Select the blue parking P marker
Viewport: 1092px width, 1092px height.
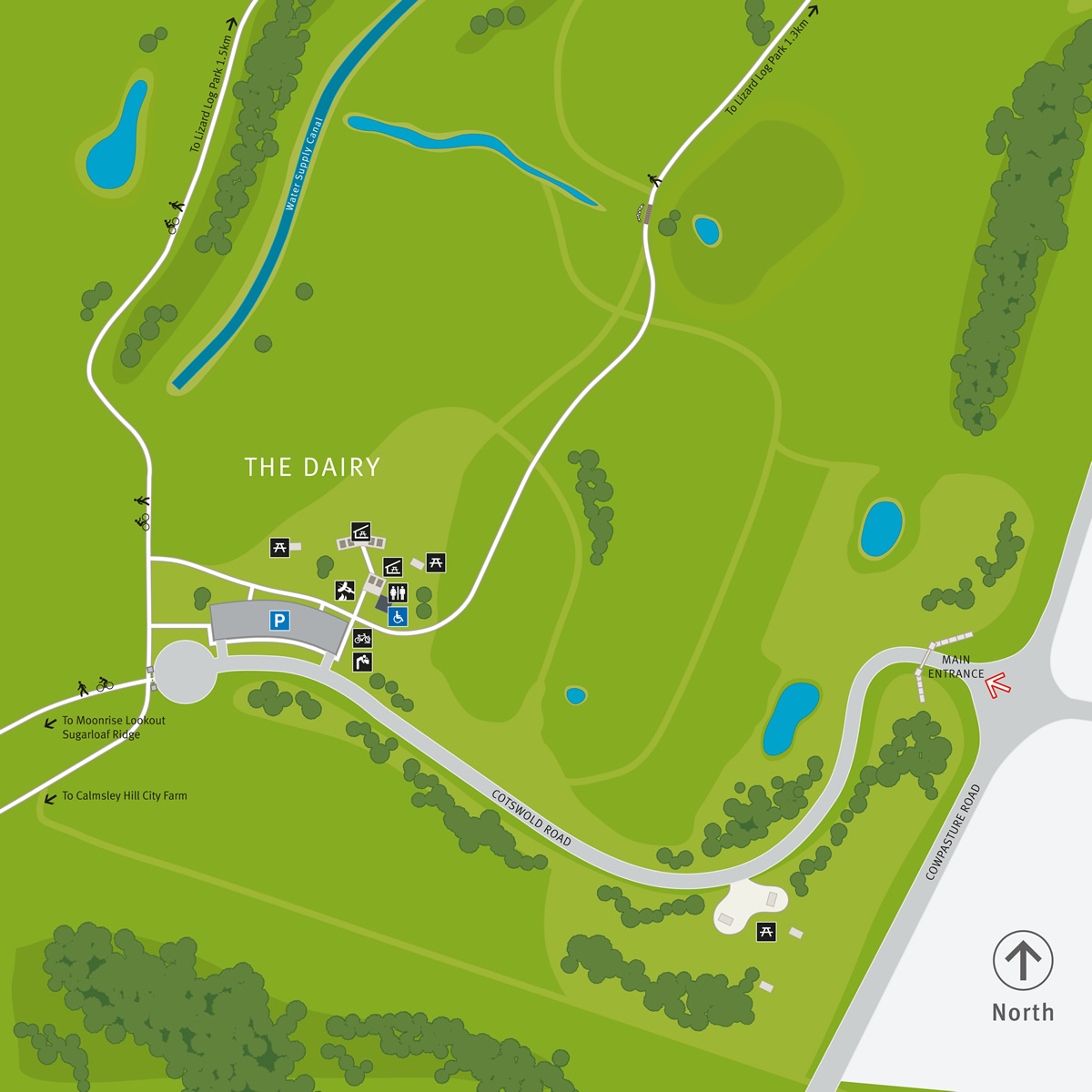(x=279, y=622)
